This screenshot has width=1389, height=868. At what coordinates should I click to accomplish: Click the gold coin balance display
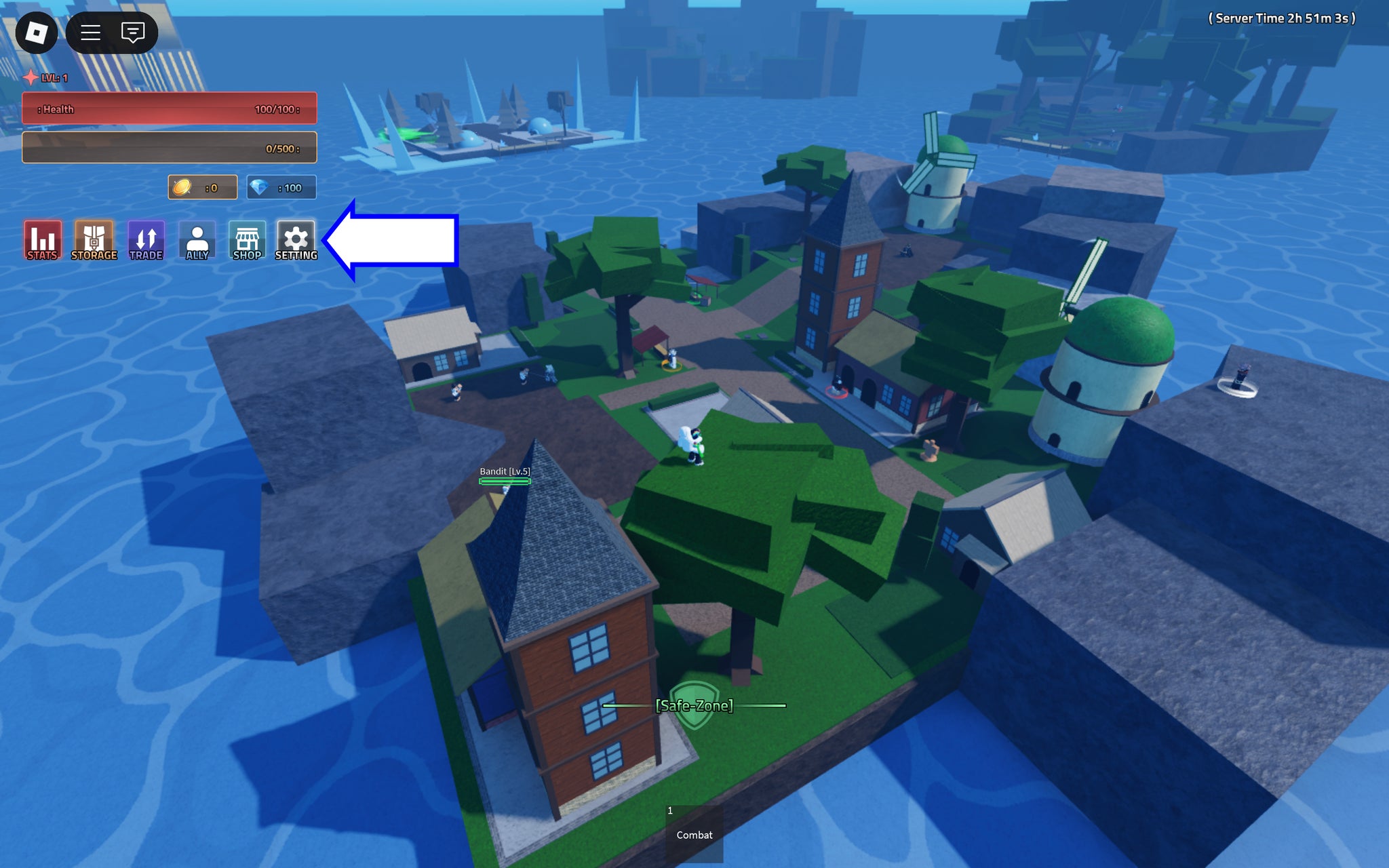pyautogui.click(x=202, y=187)
